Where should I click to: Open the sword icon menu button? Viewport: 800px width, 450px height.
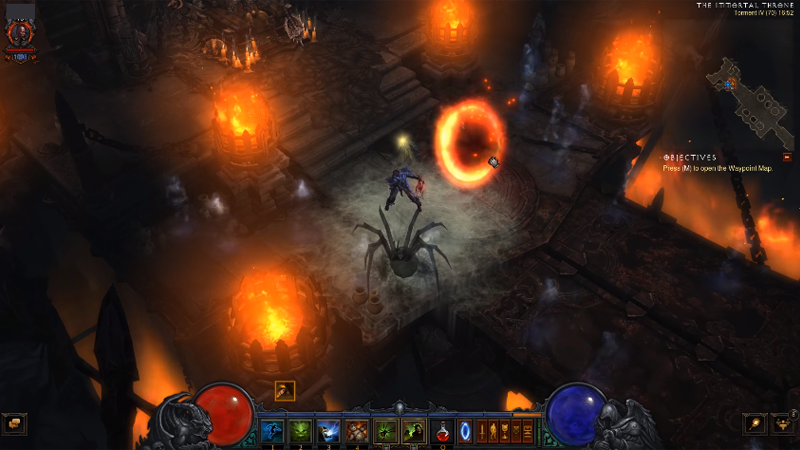[x=482, y=432]
